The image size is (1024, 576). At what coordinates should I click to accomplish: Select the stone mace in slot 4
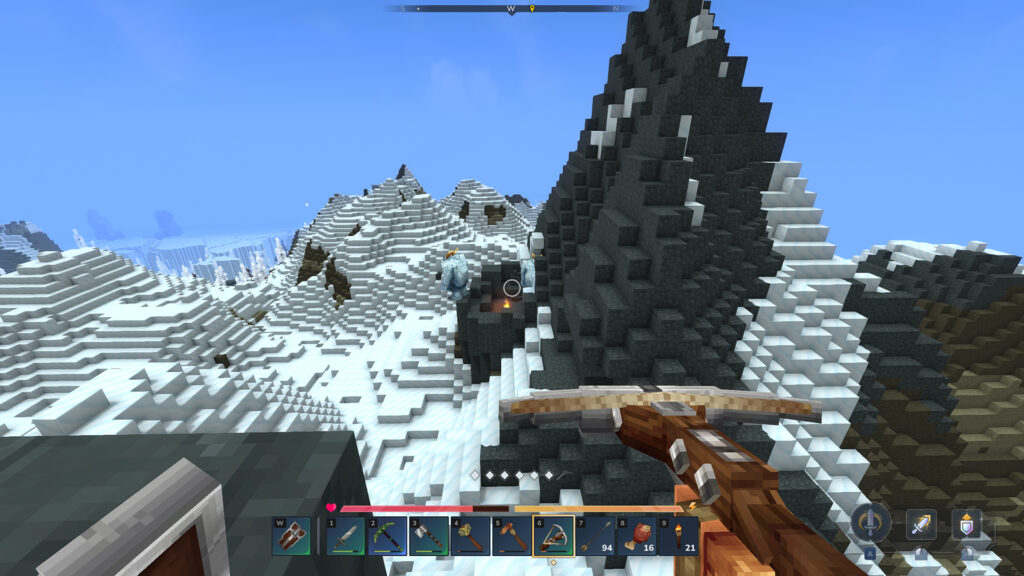(470, 536)
